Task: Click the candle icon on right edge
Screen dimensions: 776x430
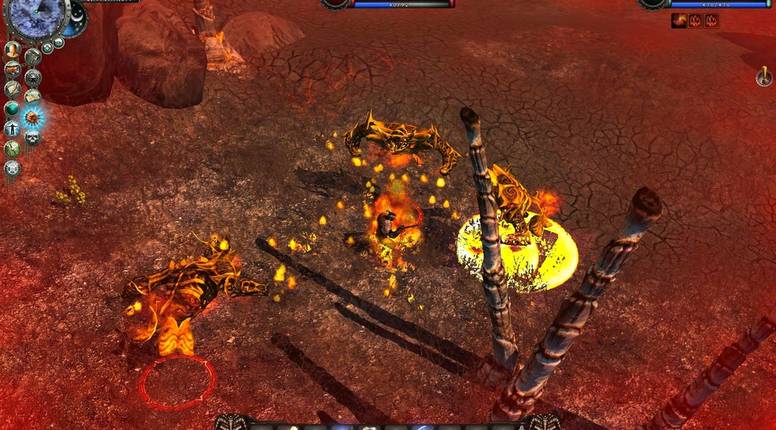Action: (x=763, y=77)
